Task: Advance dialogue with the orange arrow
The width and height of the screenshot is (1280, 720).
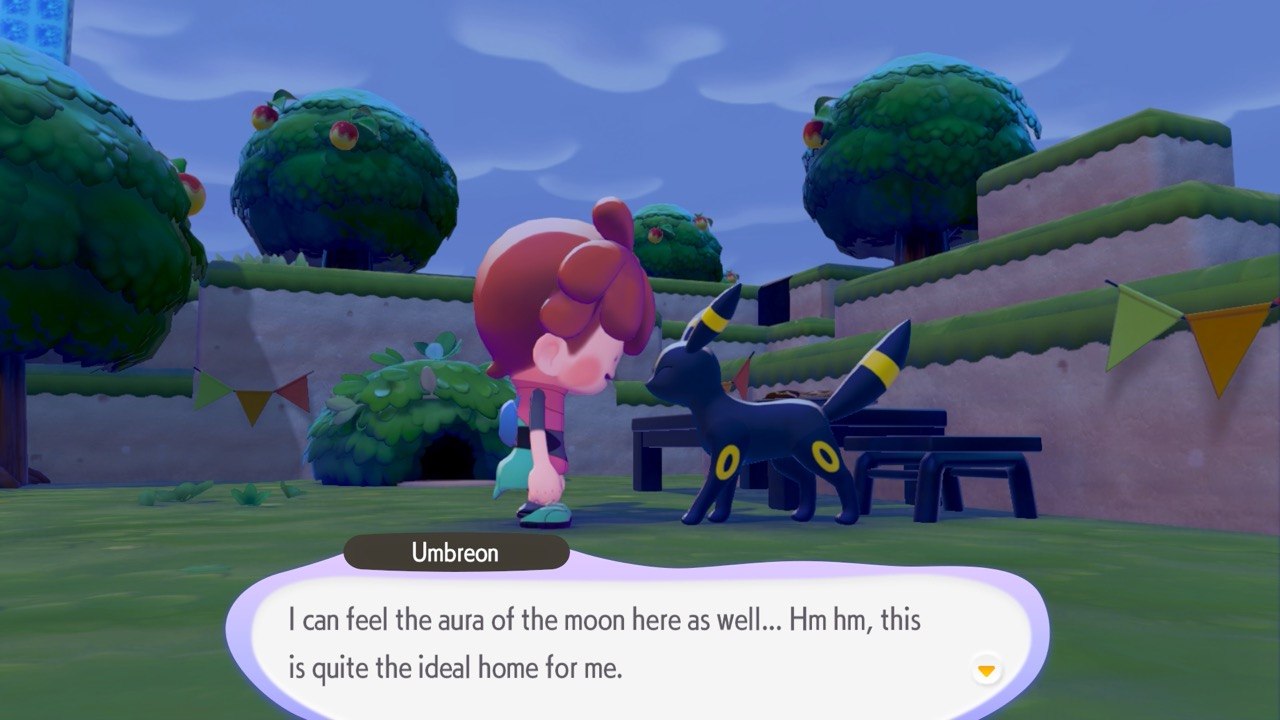Action: click(x=986, y=670)
